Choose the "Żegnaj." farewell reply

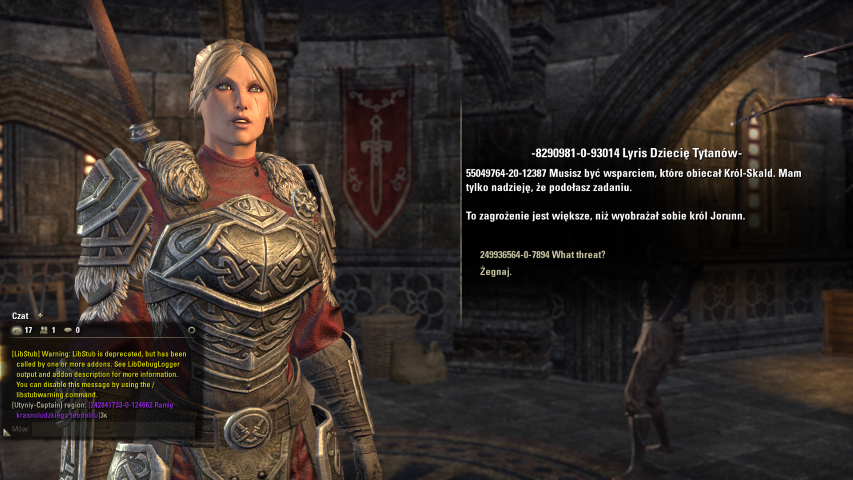496,271
